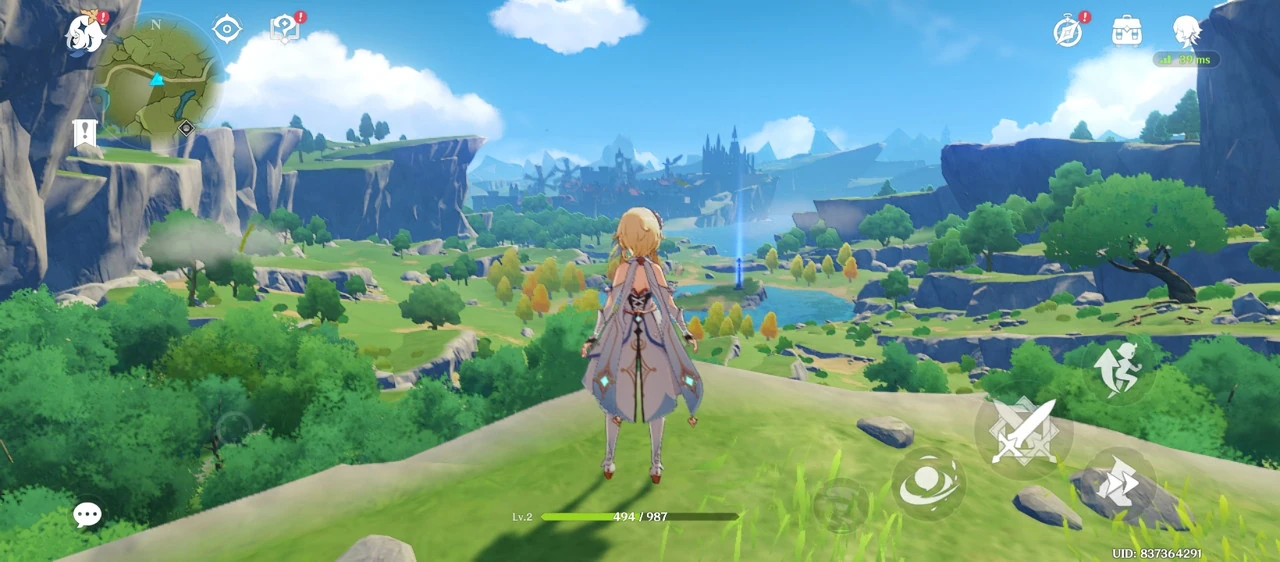This screenshot has width=1280, height=562.
Task: Open the tutorial book with question mark
Action: [285, 30]
